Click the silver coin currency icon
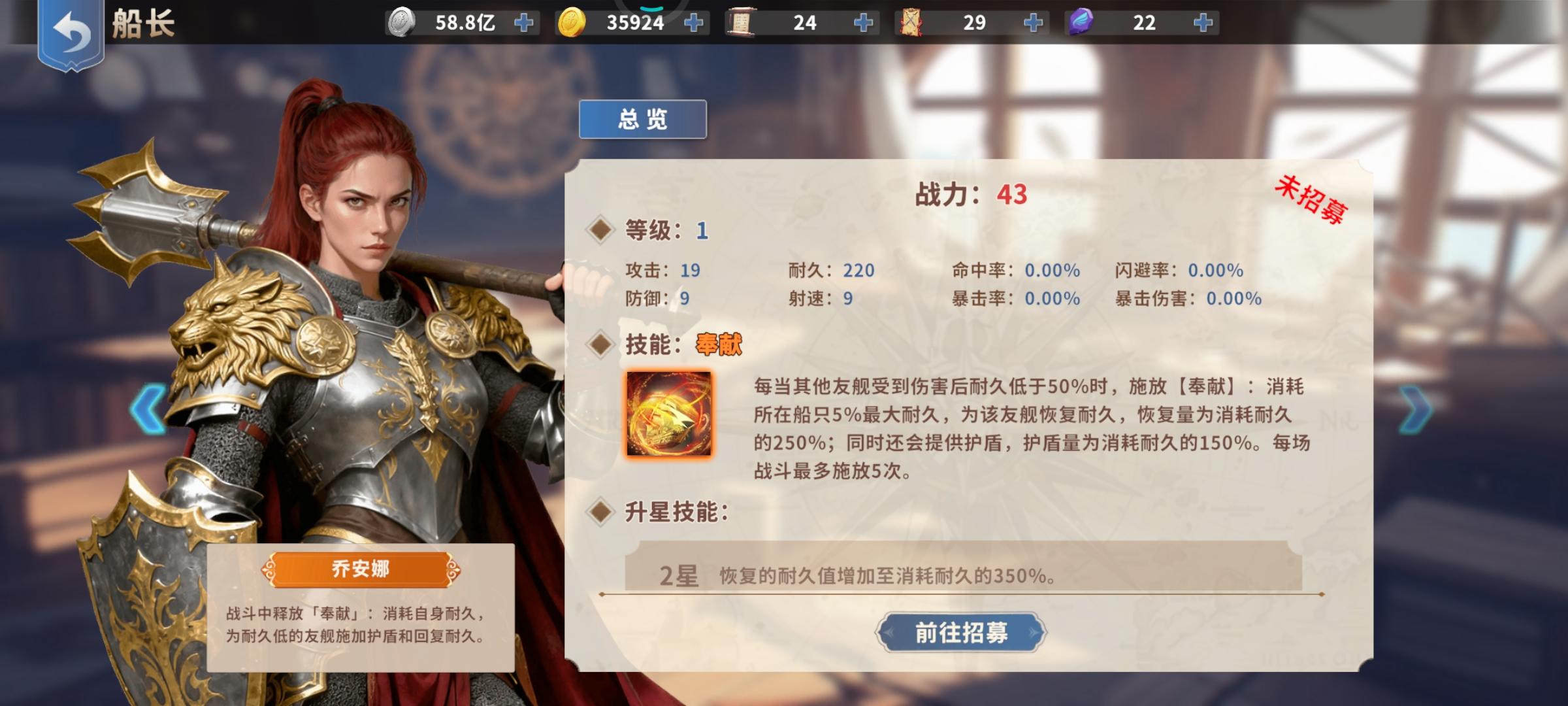The image size is (1568, 706). [x=400, y=22]
